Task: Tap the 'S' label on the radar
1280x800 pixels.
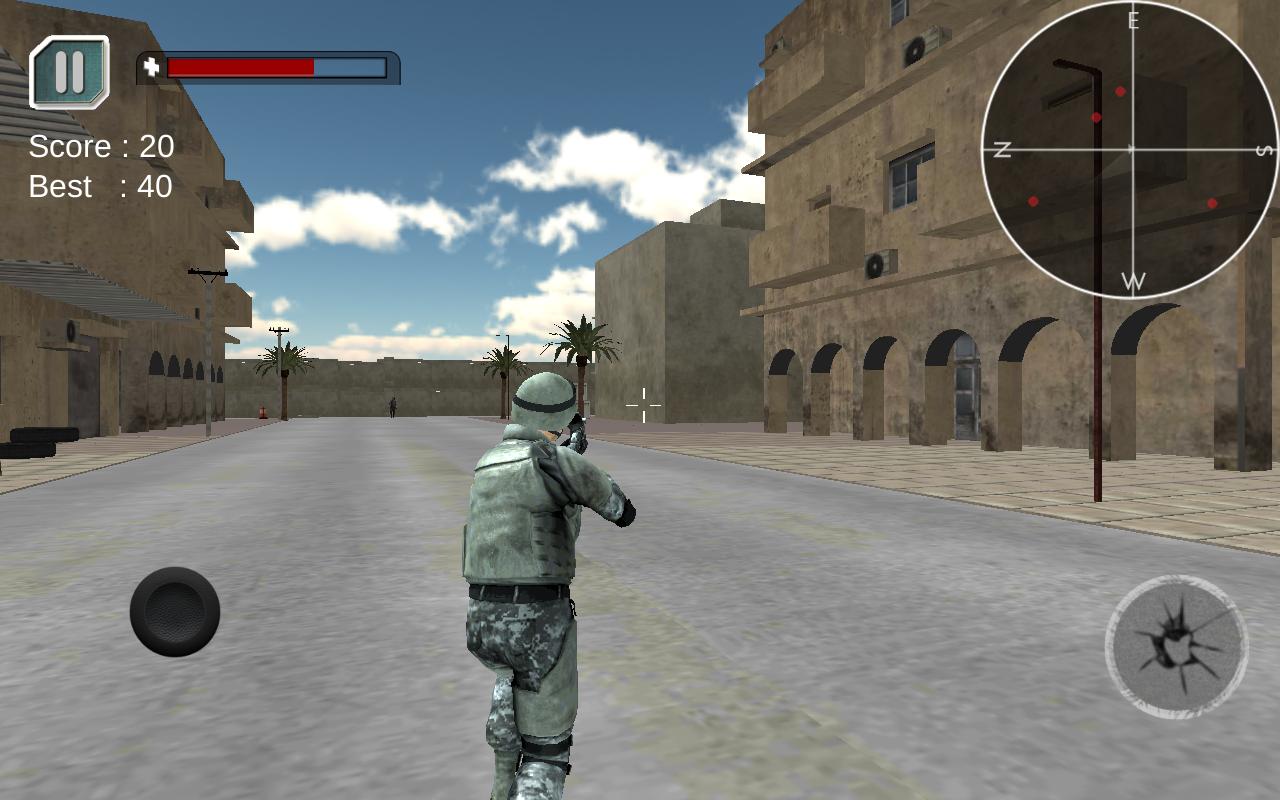Action: pos(1262,150)
